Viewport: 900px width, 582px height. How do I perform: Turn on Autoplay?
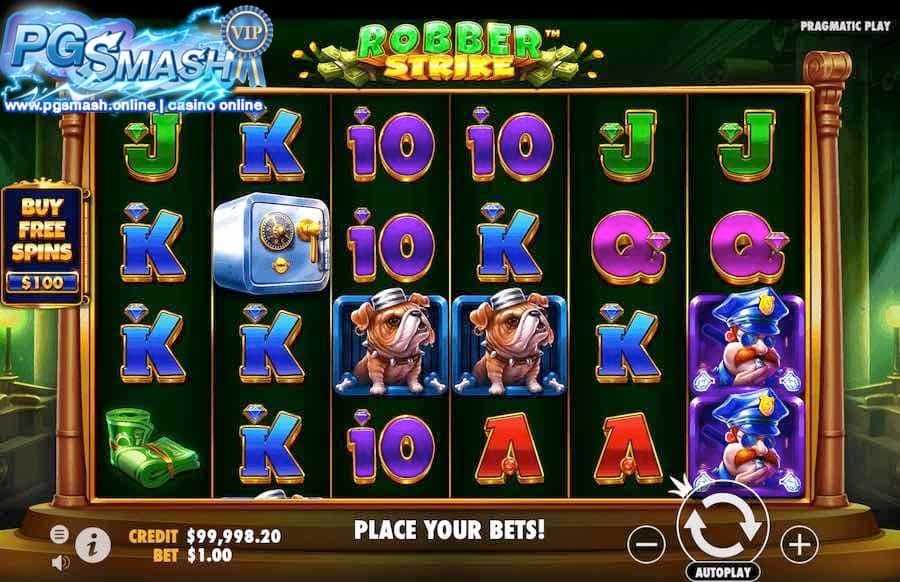[722, 574]
